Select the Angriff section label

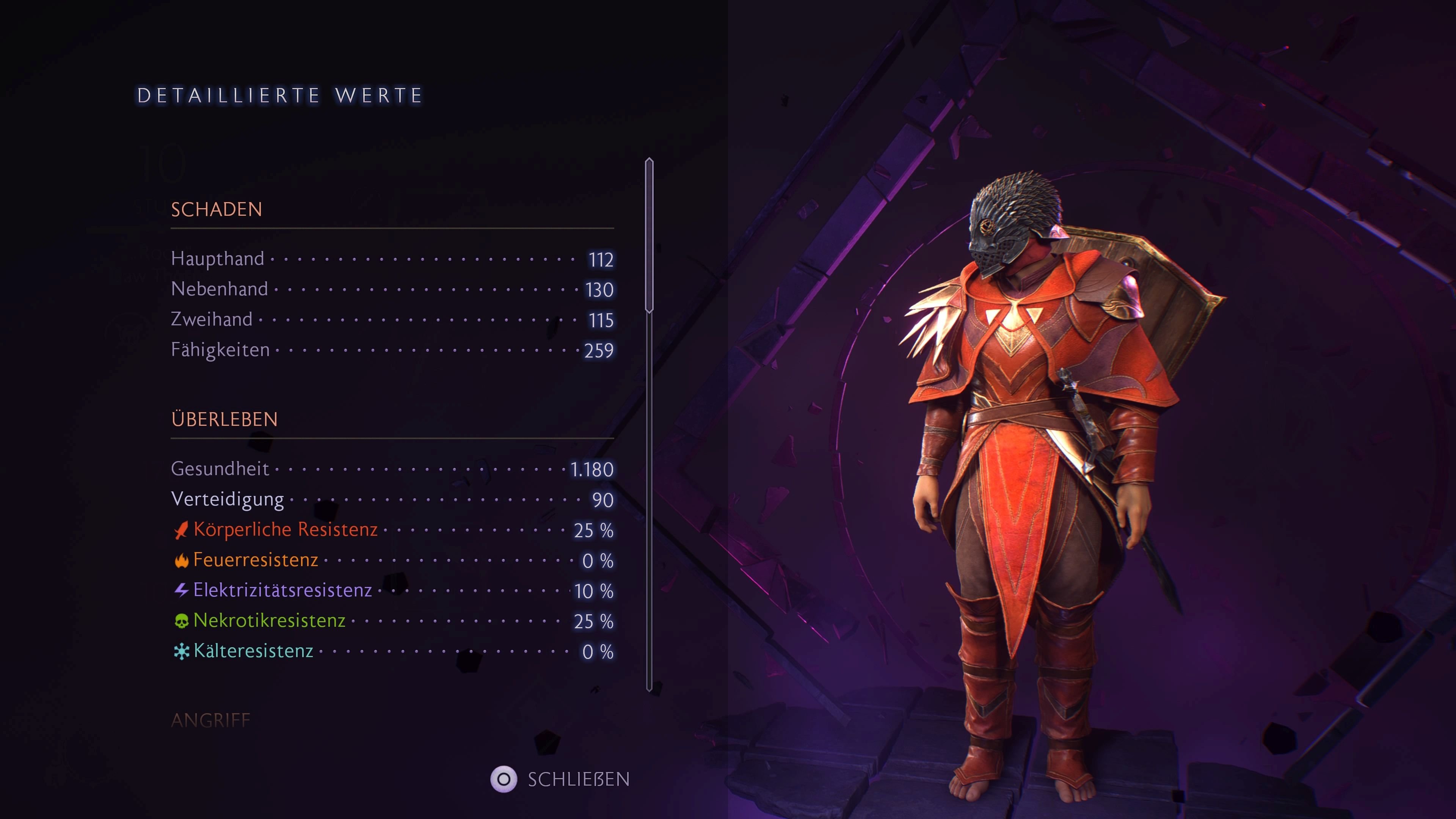click(211, 720)
